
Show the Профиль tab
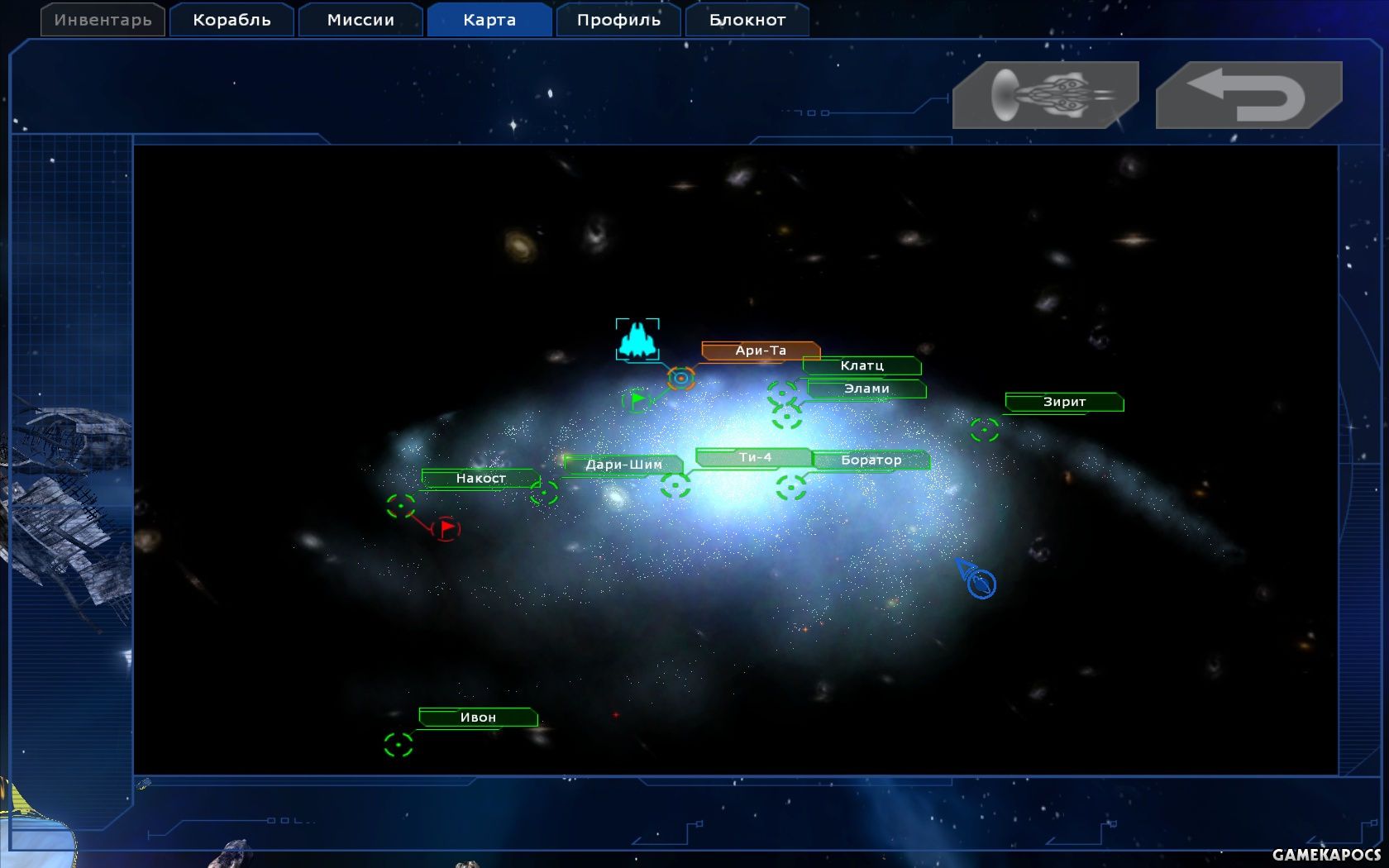618,20
